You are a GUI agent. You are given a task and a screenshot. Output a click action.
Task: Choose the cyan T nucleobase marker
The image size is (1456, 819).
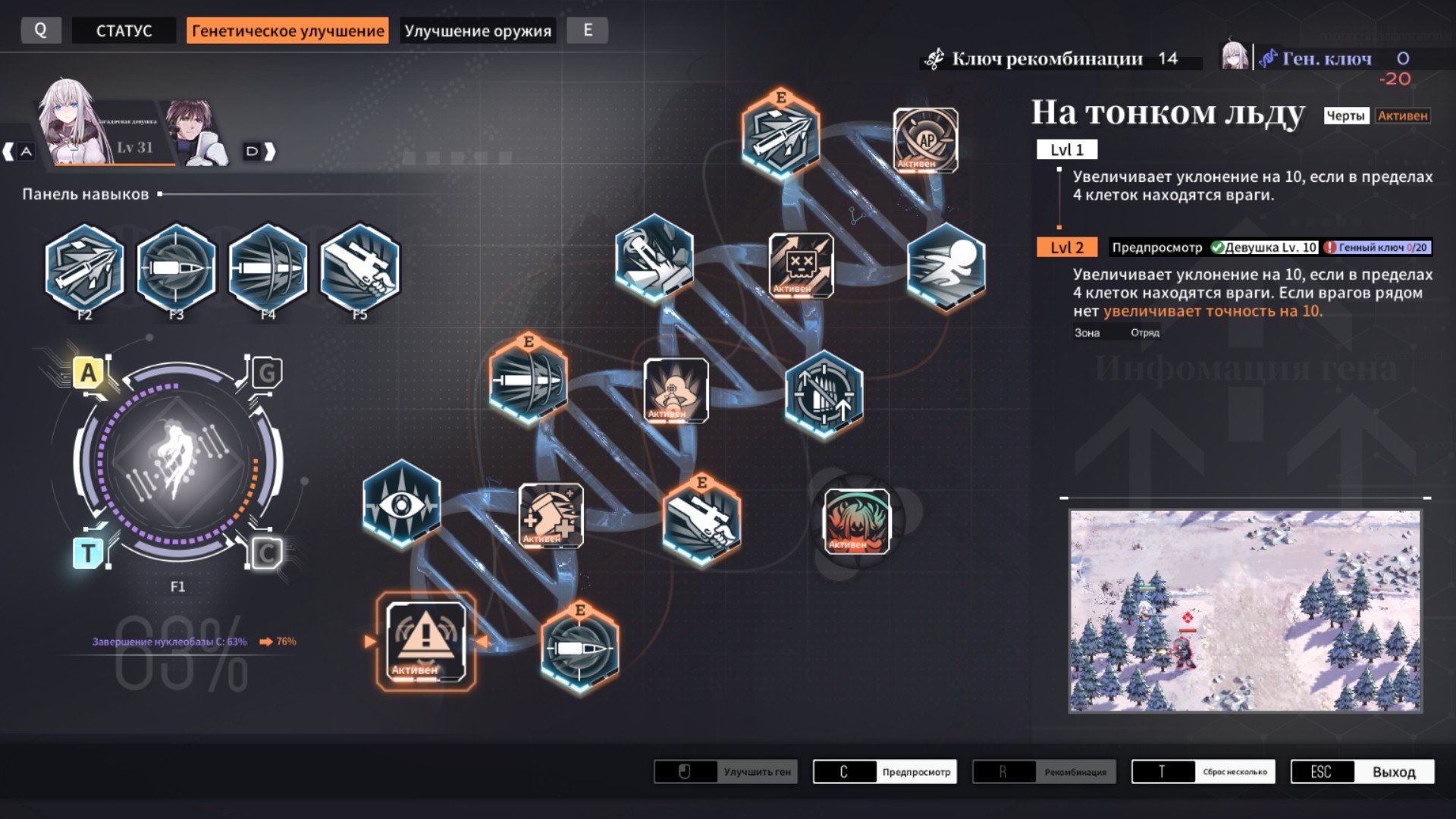88,553
